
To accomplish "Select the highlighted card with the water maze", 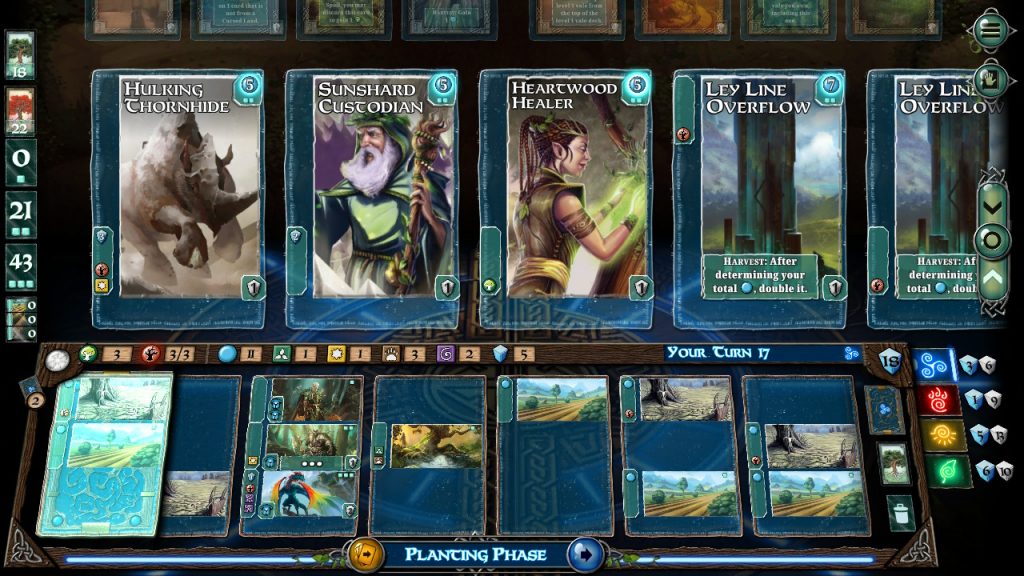I will pos(105,455).
